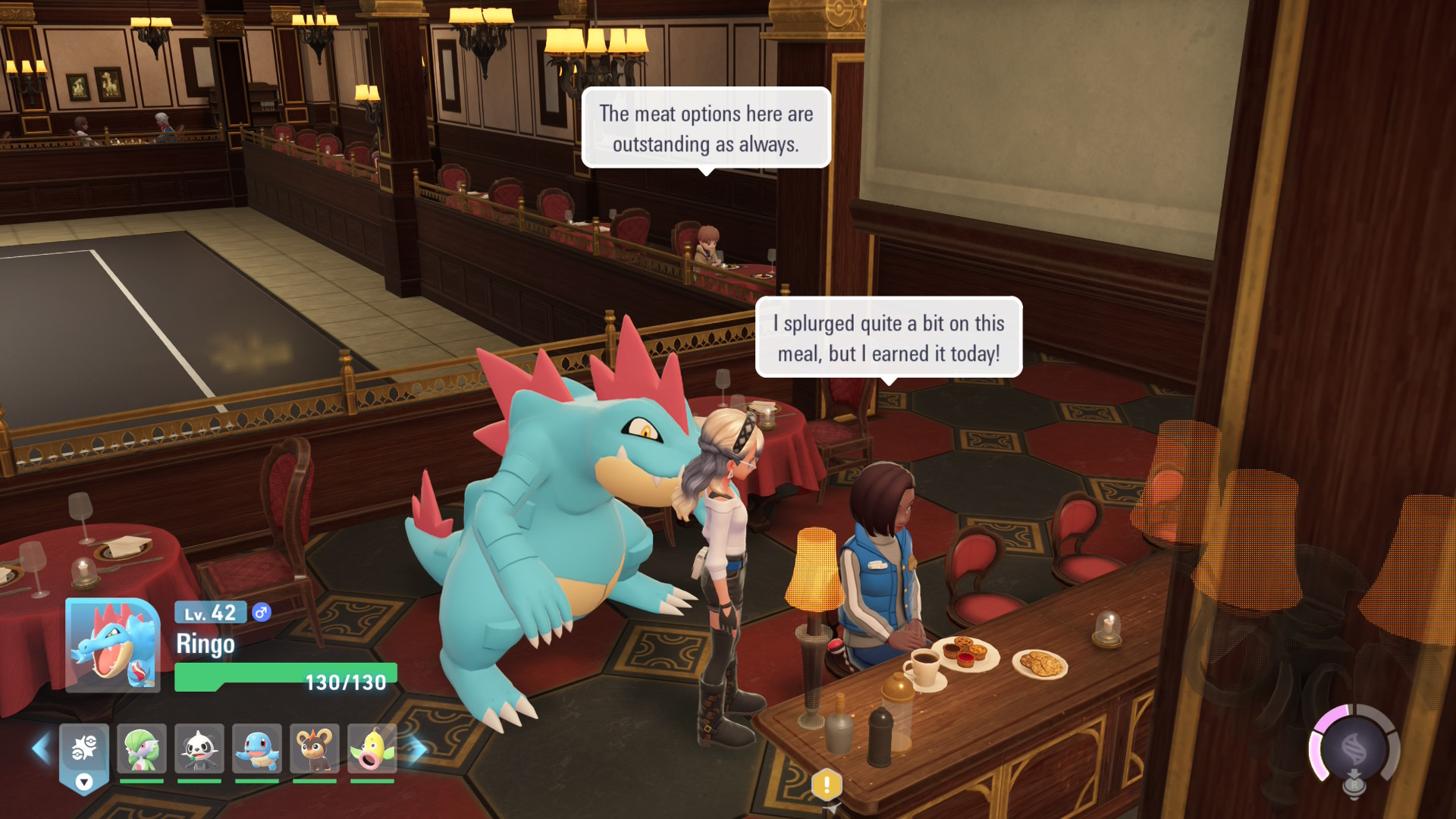Select Gardevoir in the party bar

pyautogui.click(x=142, y=748)
